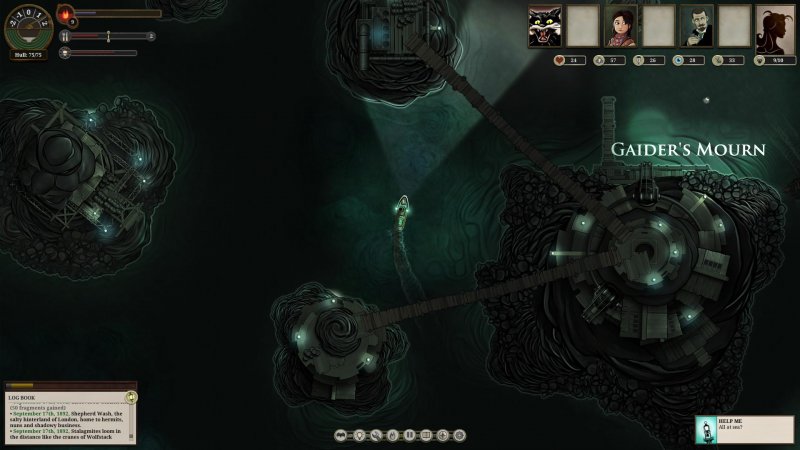Click the supplies fork-and-knife icon
This screenshot has height=450, width=800.
(65, 36)
